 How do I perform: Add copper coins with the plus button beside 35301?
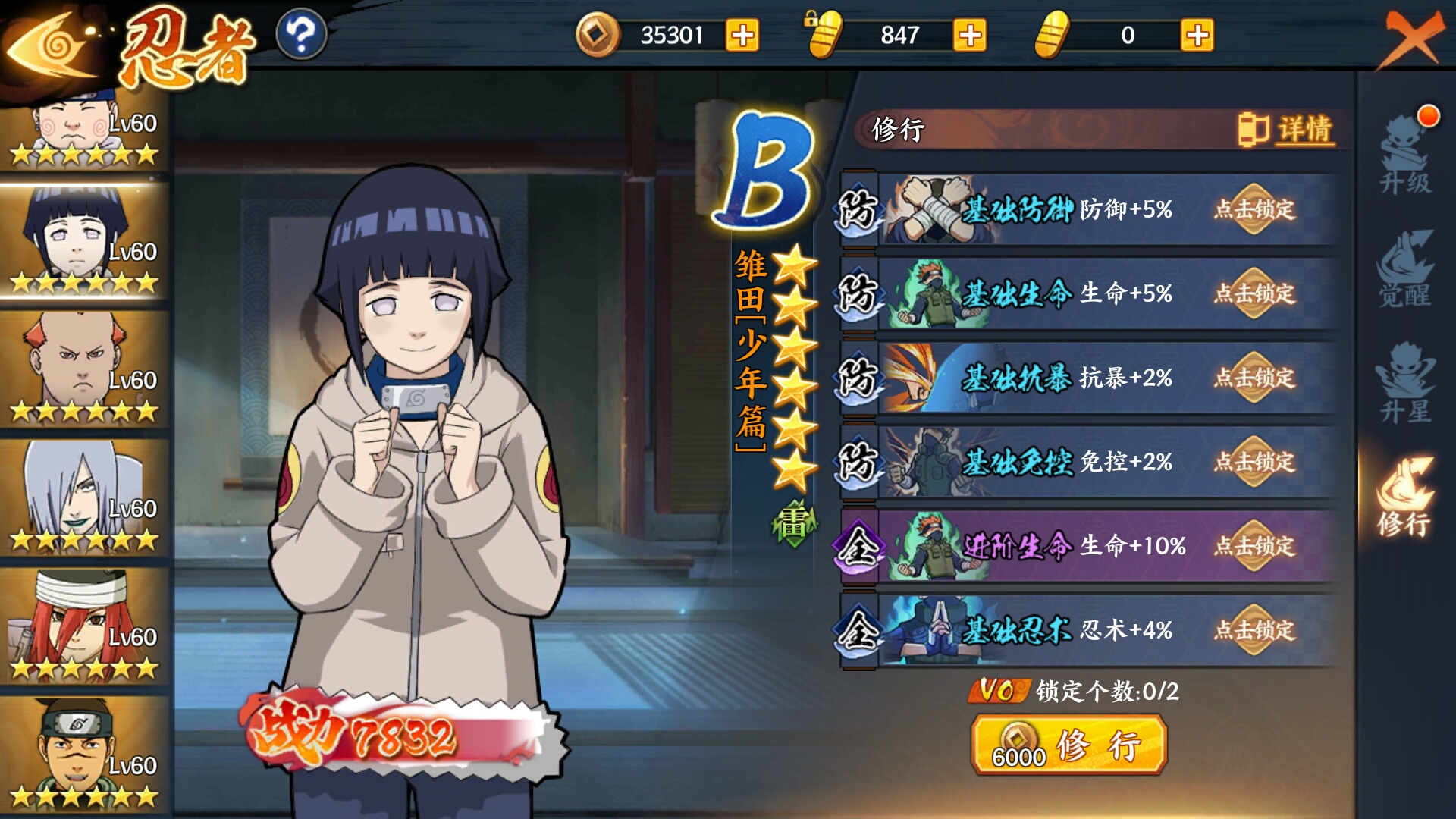coord(742,35)
